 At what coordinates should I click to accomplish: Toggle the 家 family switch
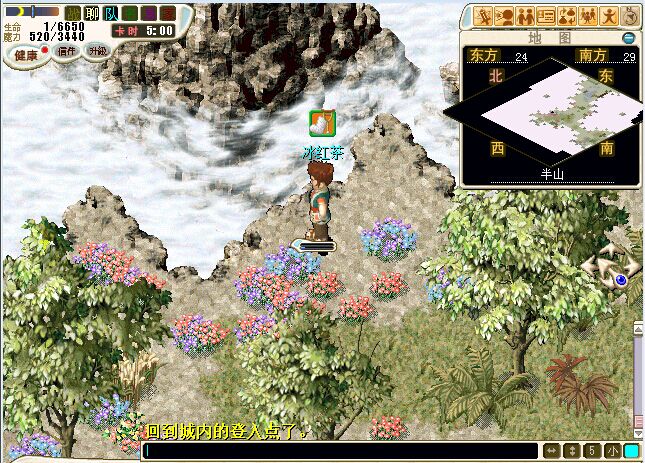click(x=170, y=14)
